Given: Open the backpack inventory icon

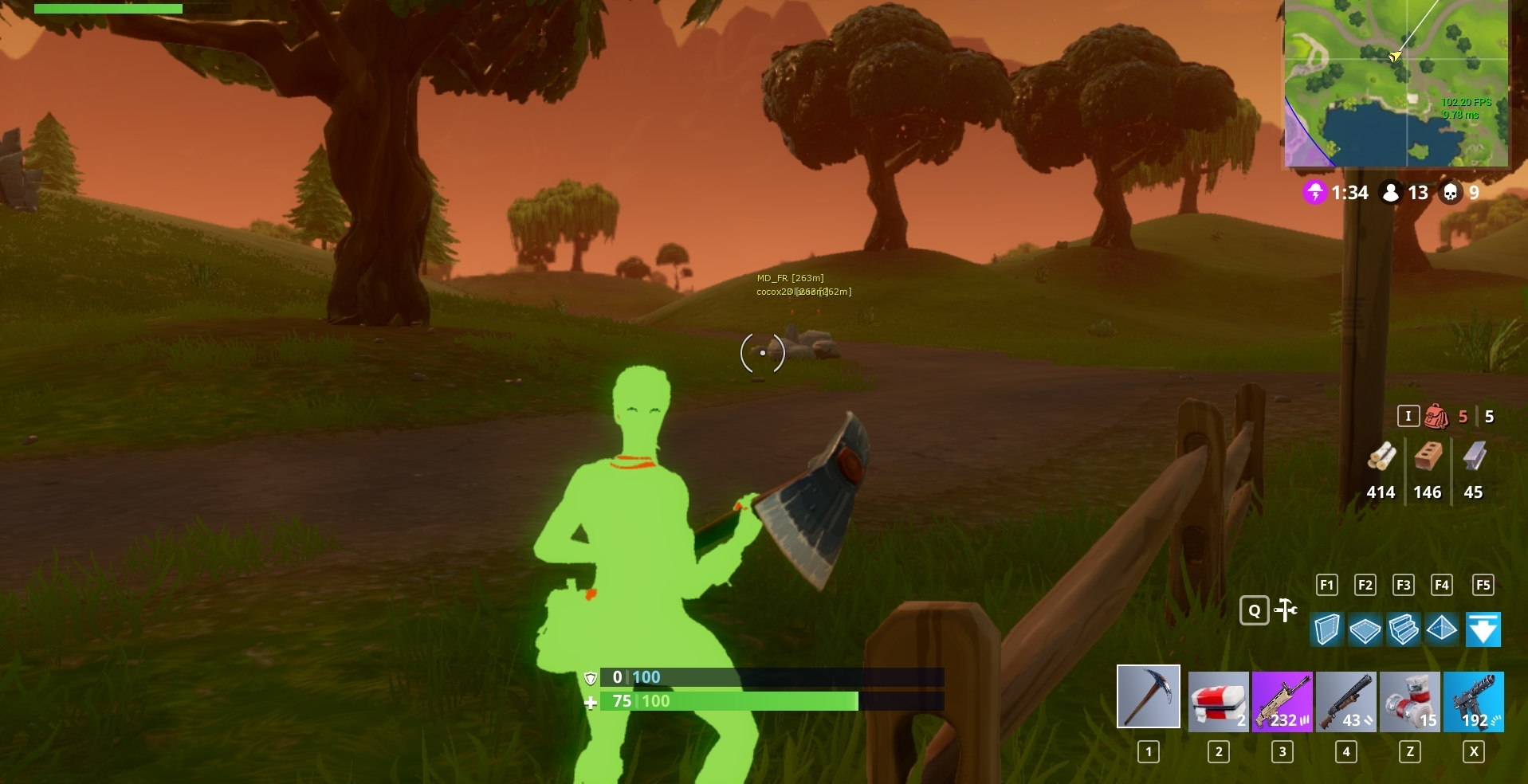Looking at the screenshot, I should tap(1436, 416).
